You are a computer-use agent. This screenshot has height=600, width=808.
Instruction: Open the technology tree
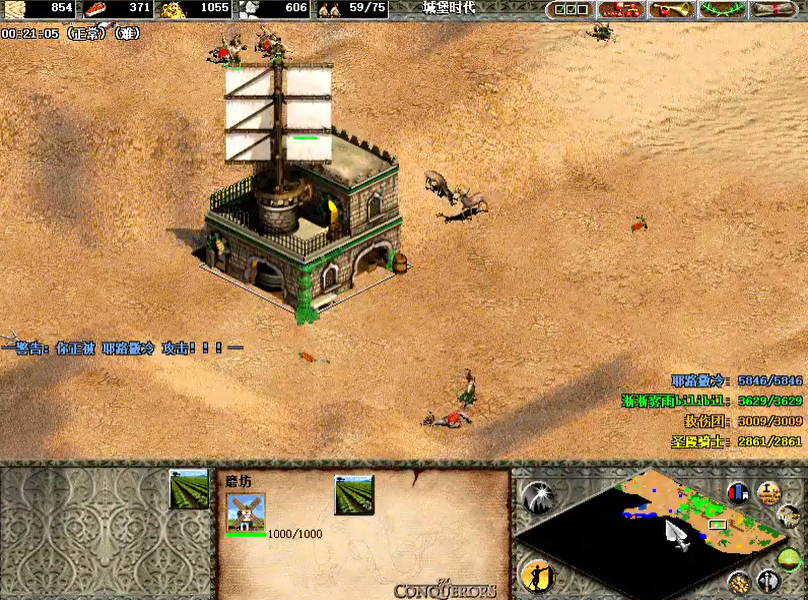tap(620, 10)
